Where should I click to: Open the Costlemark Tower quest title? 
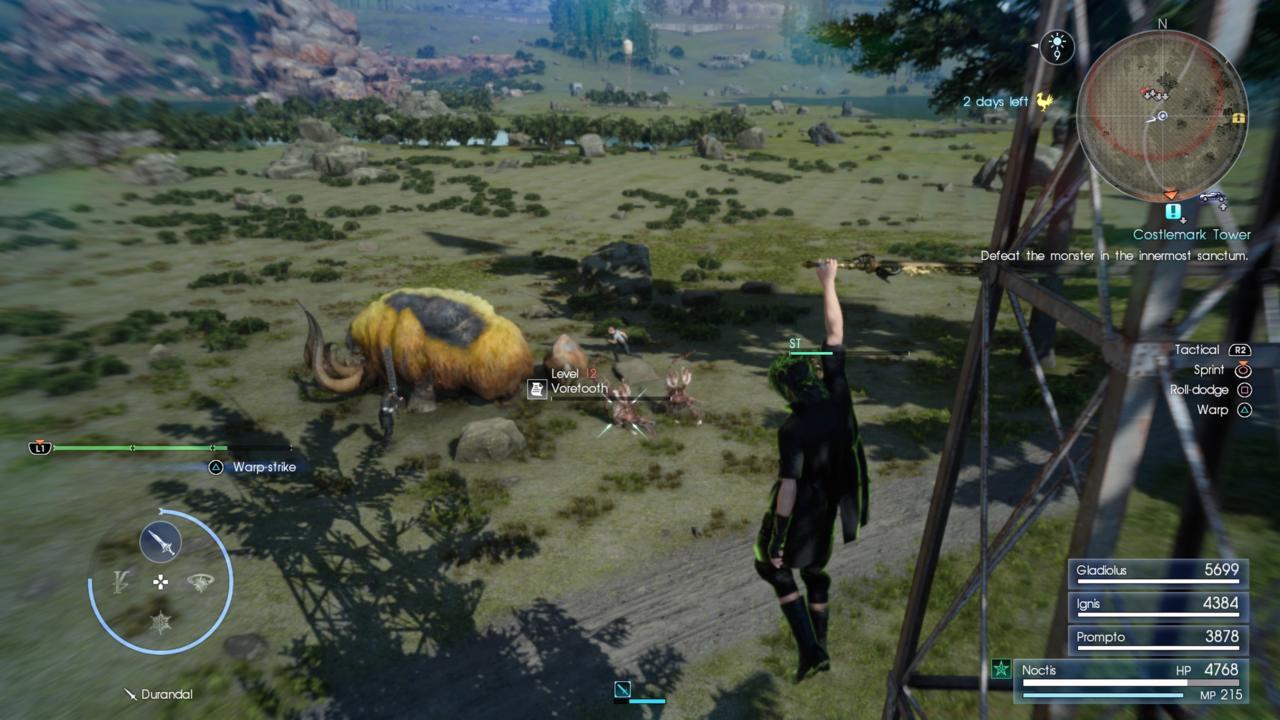click(x=1192, y=234)
